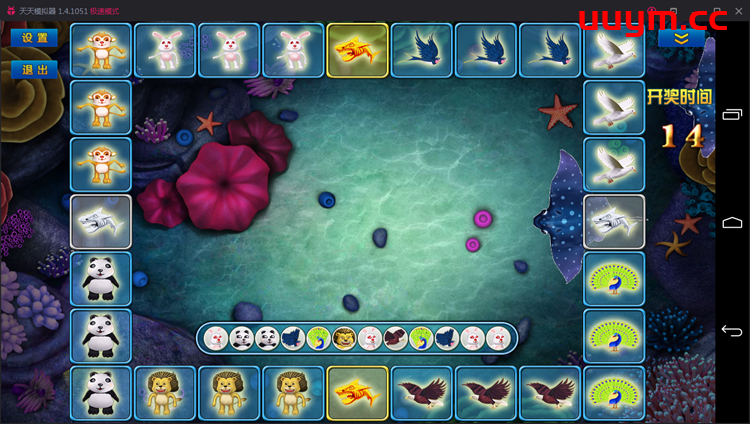Choose the golden shark tile beside the lions
This screenshot has width=750, height=424.
coord(357,392)
